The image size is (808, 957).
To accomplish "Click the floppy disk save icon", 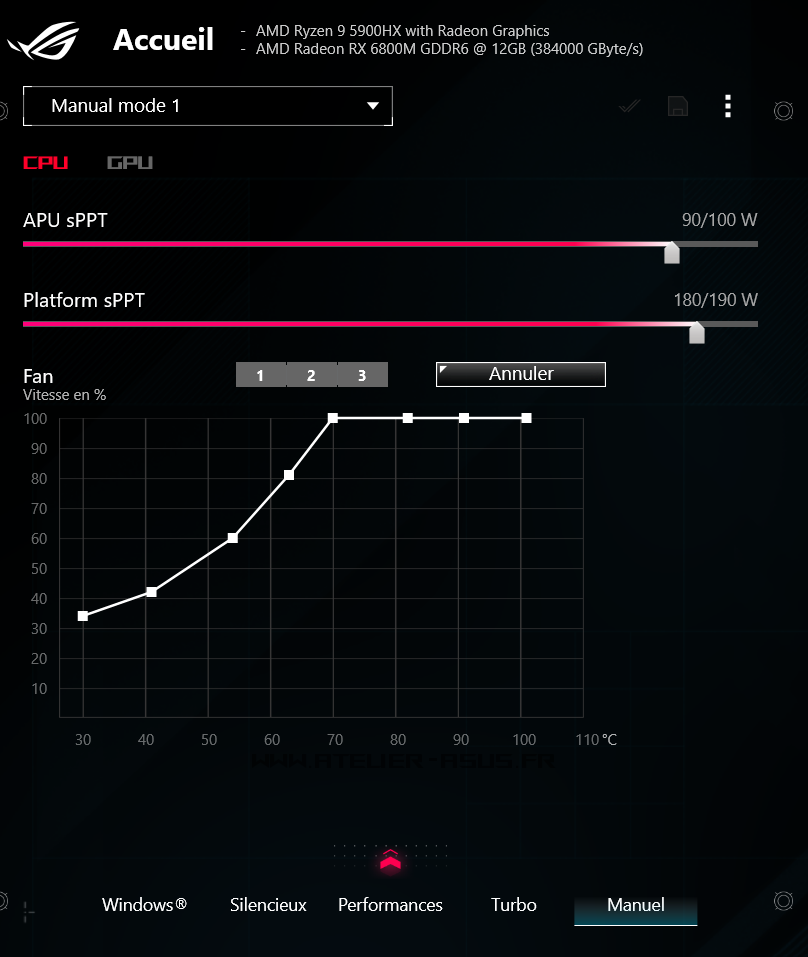I will pyautogui.click(x=678, y=106).
